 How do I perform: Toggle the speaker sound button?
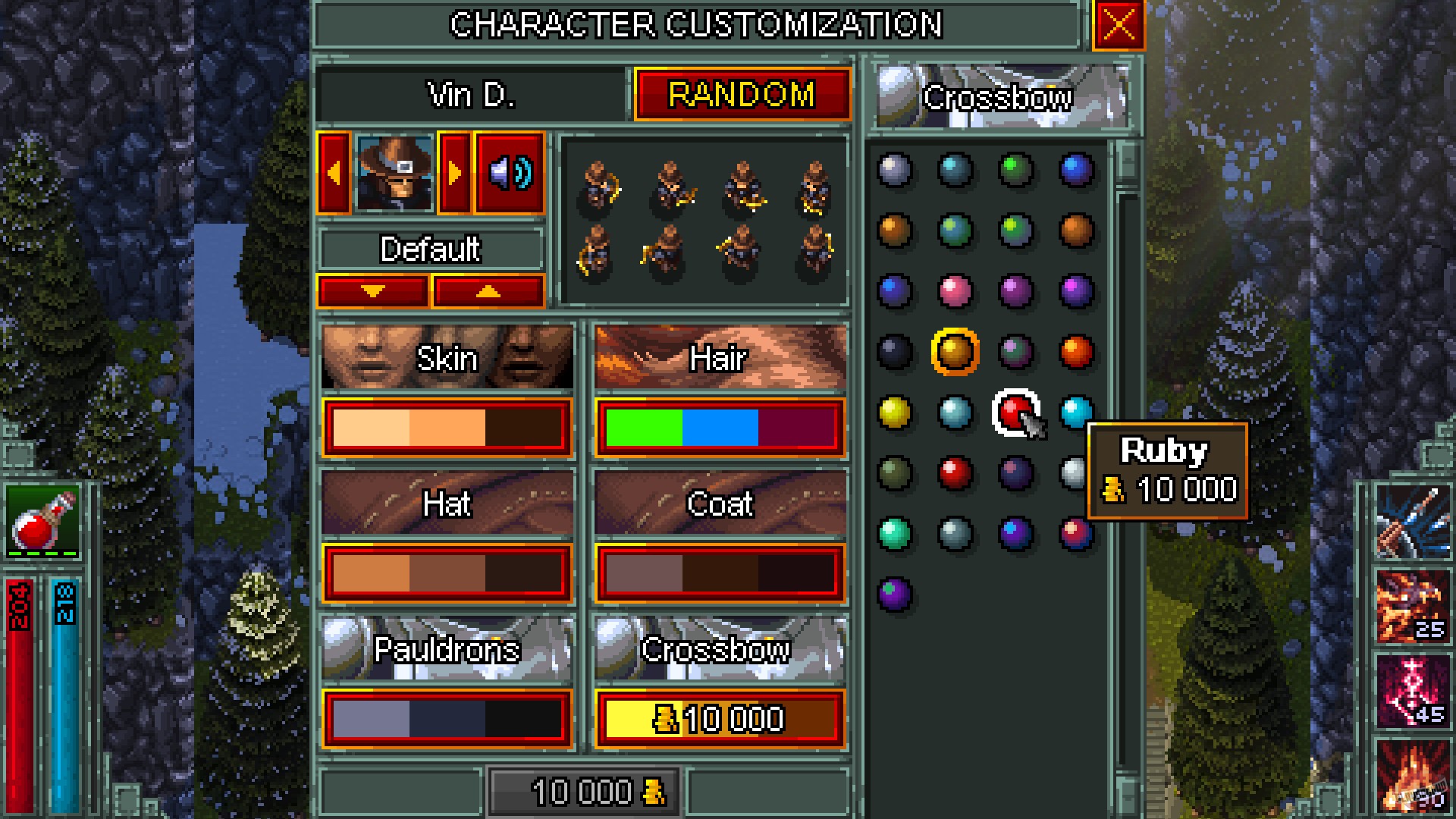(509, 174)
